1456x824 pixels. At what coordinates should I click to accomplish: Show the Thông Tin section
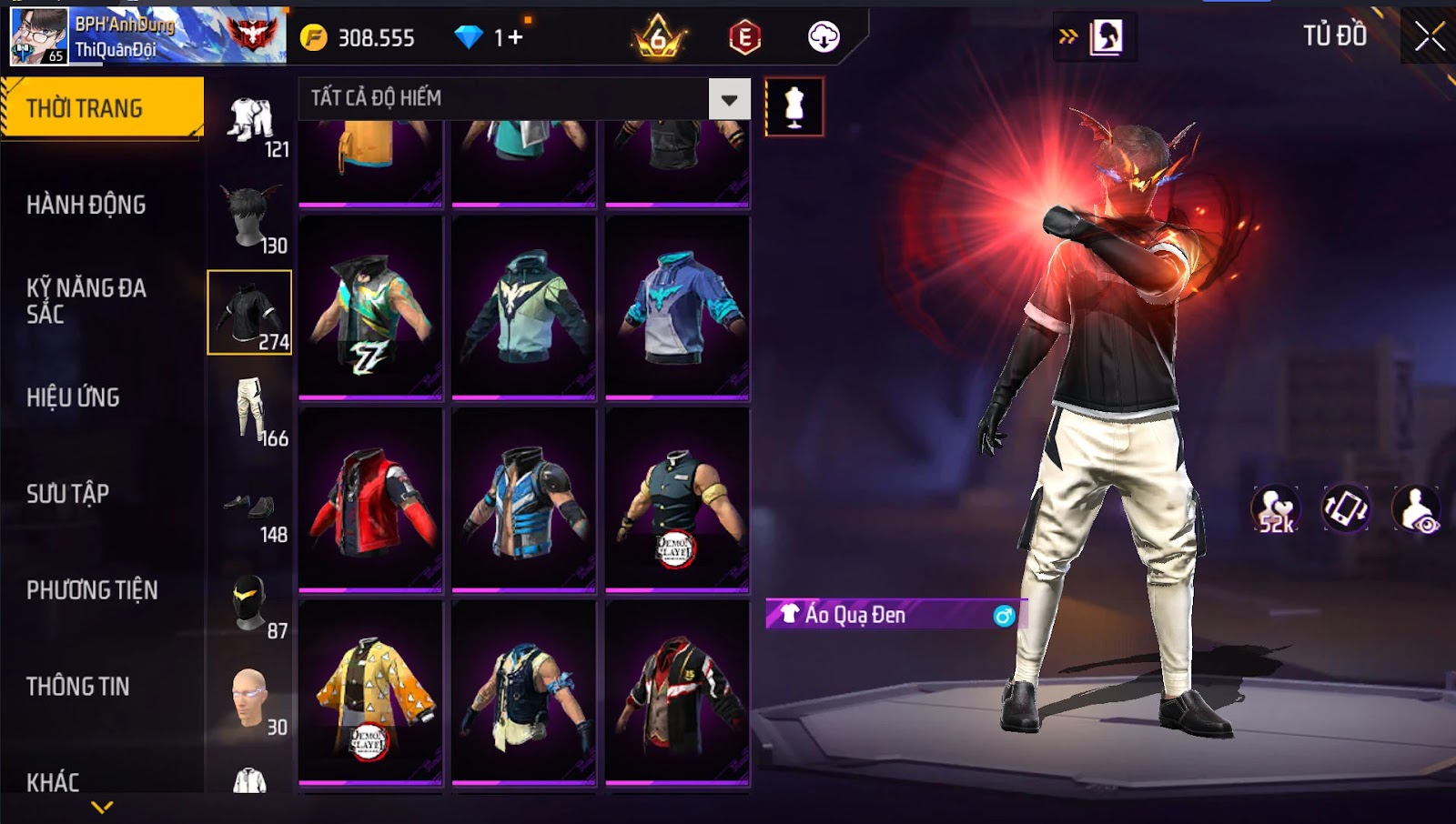tap(78, 687)
